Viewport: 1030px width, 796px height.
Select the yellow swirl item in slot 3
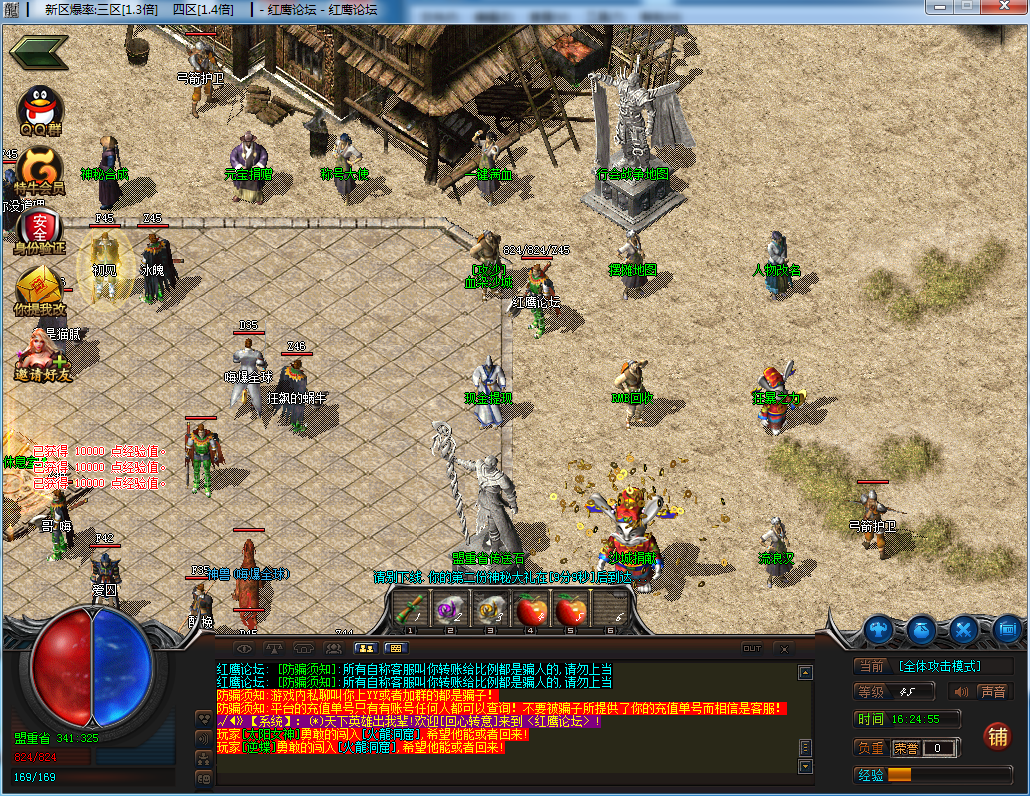(489, 607)
